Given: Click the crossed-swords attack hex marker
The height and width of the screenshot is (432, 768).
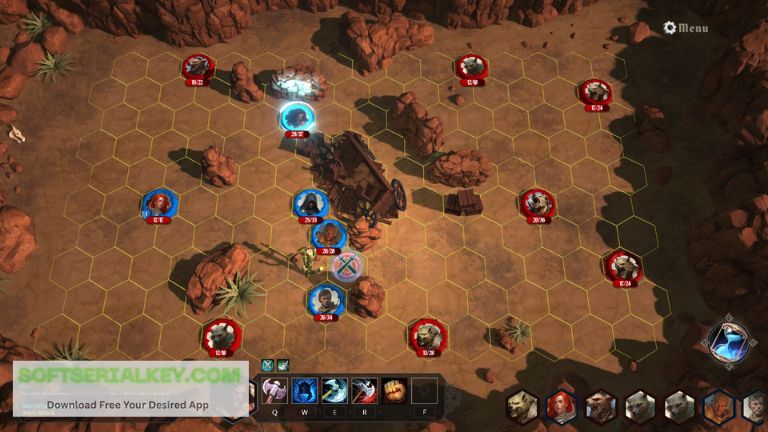Looking at the screenshot, I should coord(347,266).
